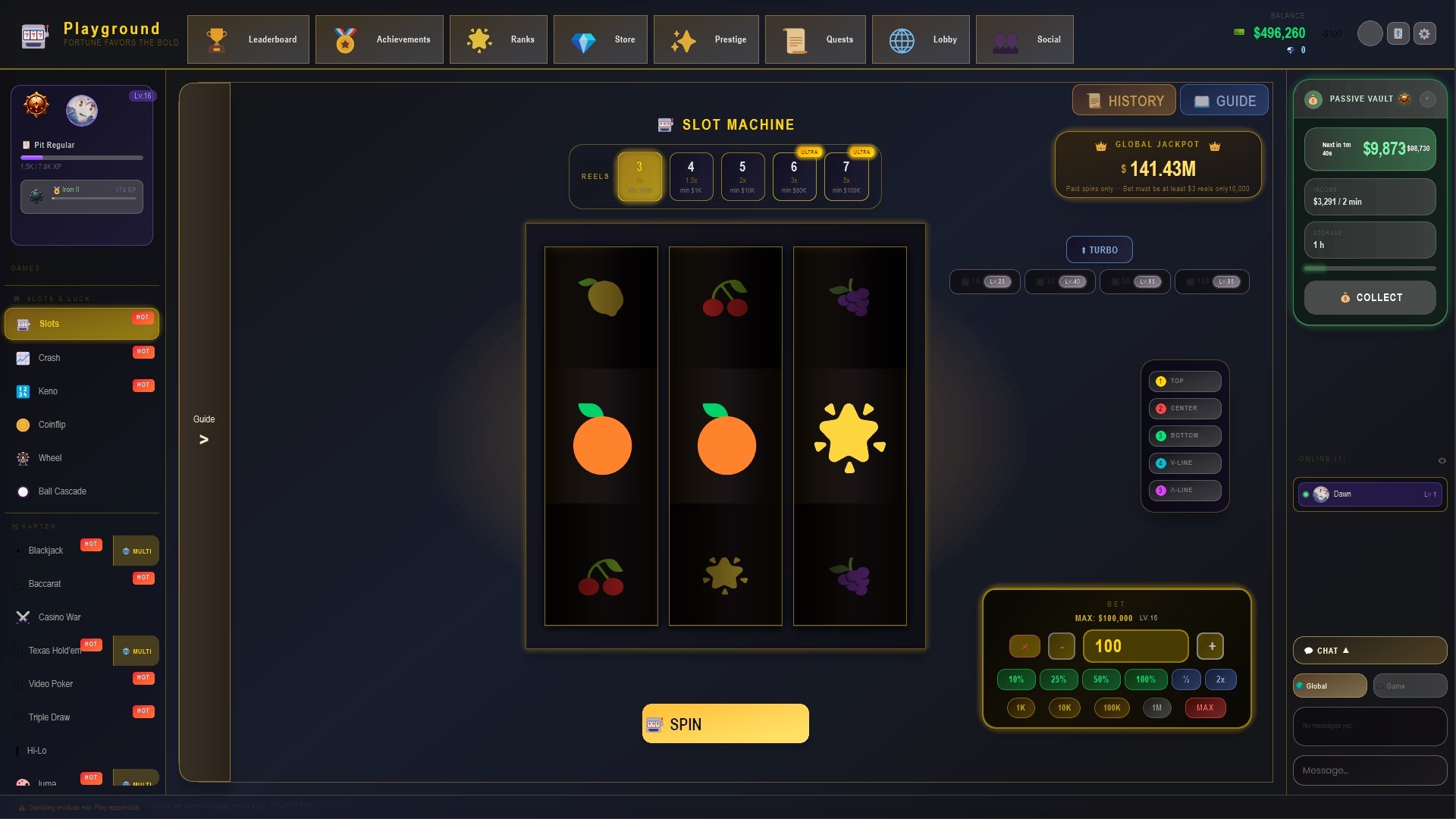Open the slot machine Guide button
Image resolution: width=1456 pixels, height=819 pixels.
(1224, 101)
